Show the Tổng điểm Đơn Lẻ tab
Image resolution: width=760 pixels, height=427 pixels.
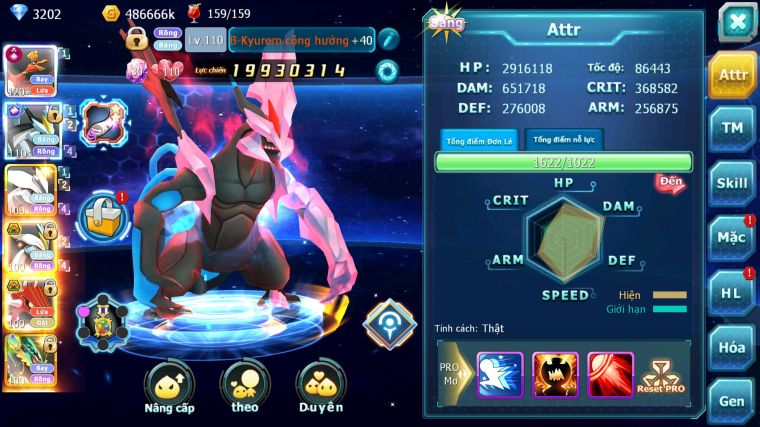(479, 140)
